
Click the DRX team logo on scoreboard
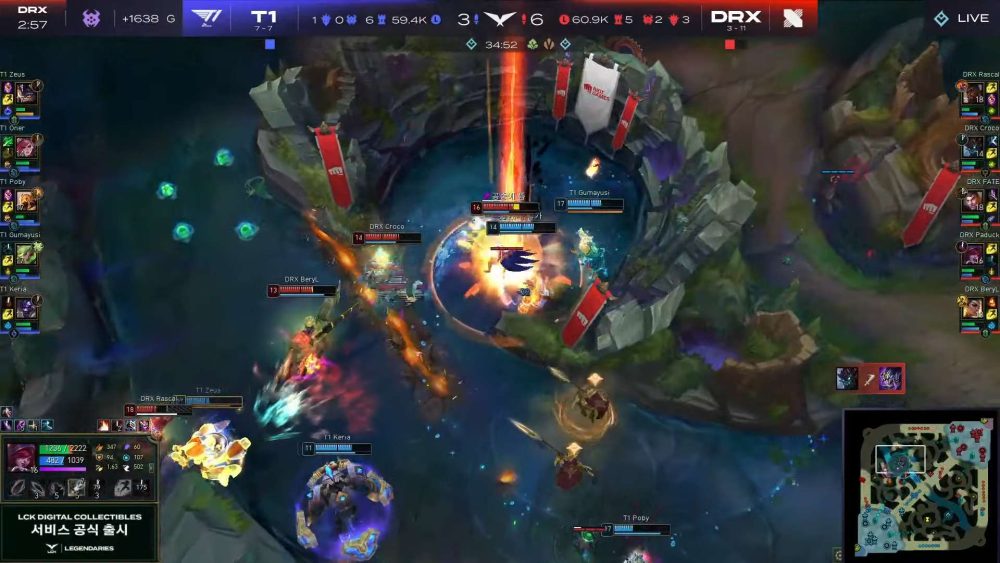pyautogui.click(x=793, y=17)
